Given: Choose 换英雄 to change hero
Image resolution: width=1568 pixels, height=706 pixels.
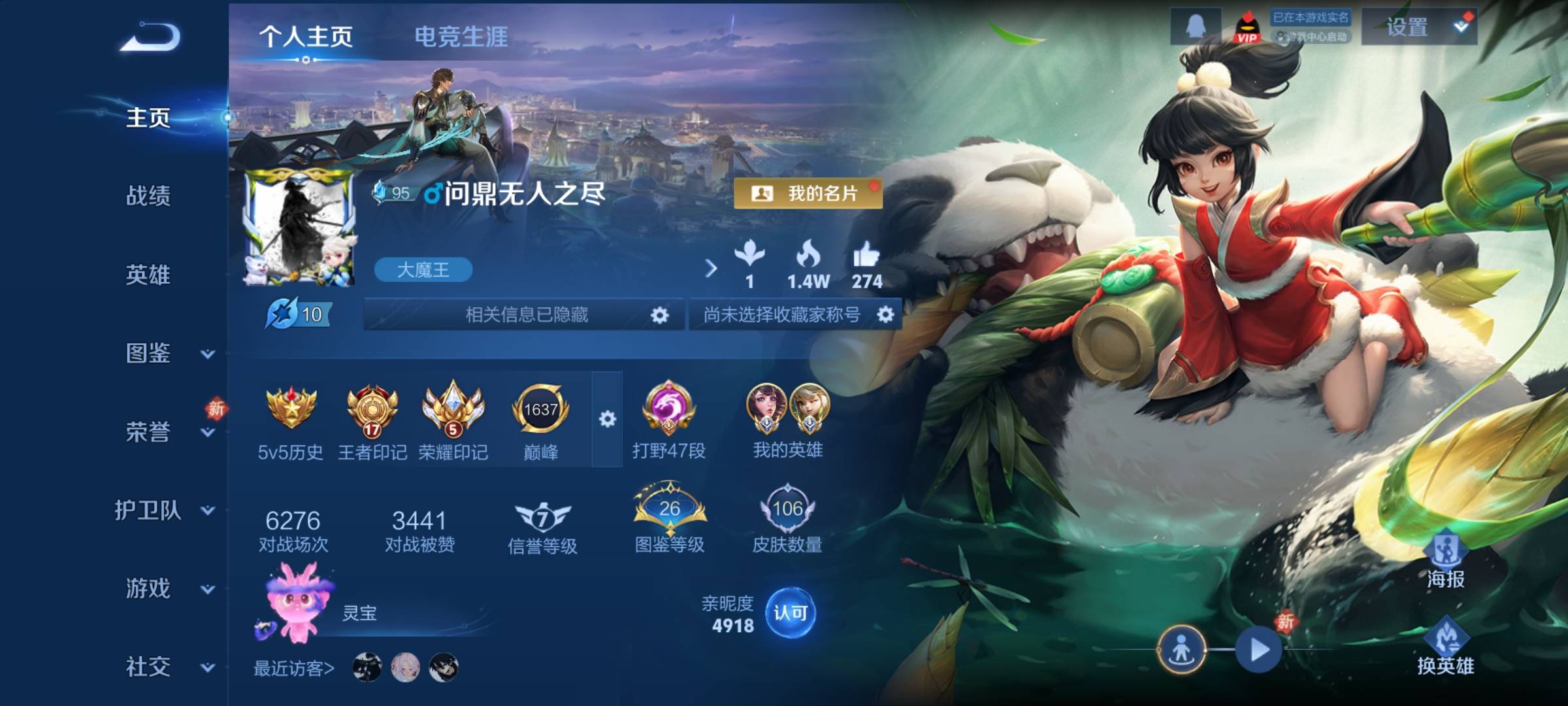Looking at the screenshot, I should [x=1445, y=647].
